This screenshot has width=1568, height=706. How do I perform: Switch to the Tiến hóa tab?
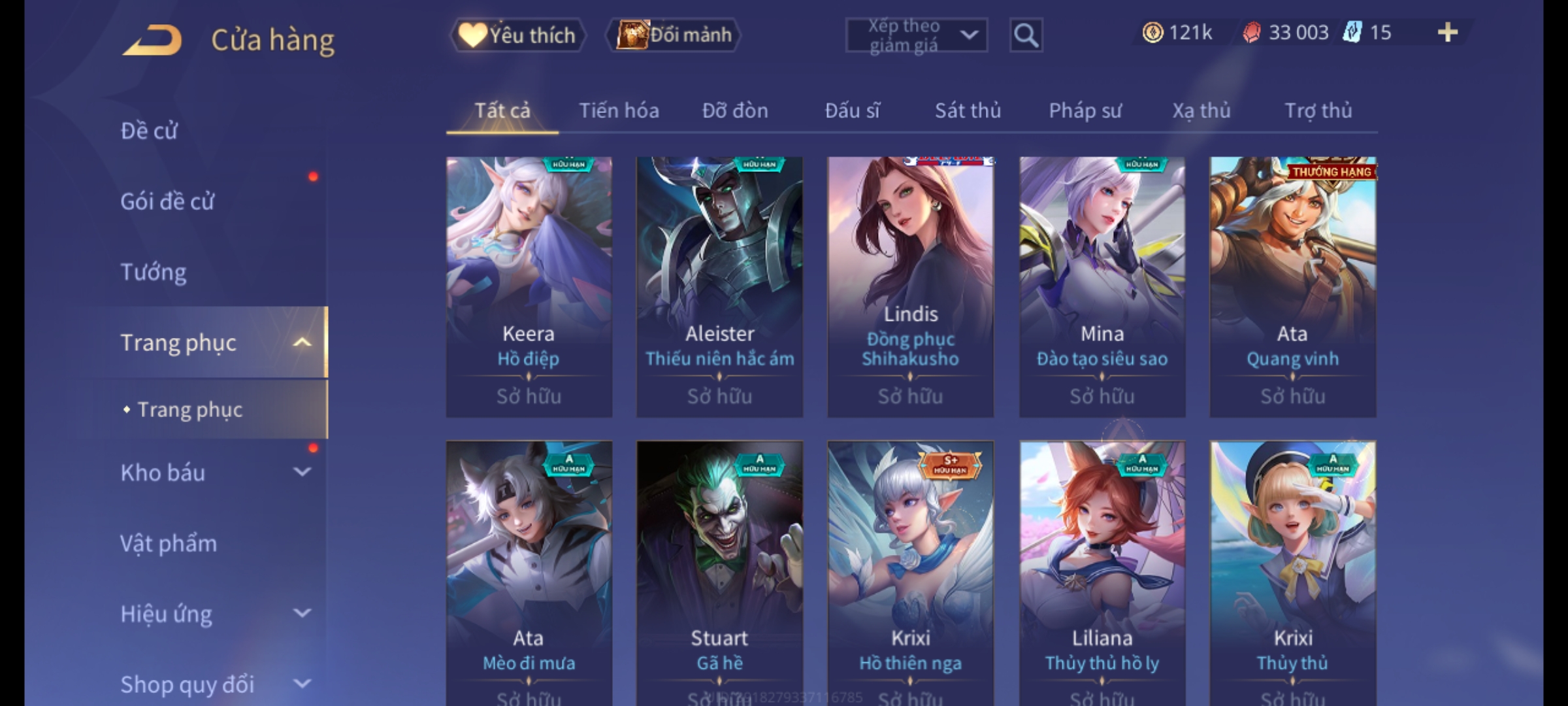tap(619, 110)
